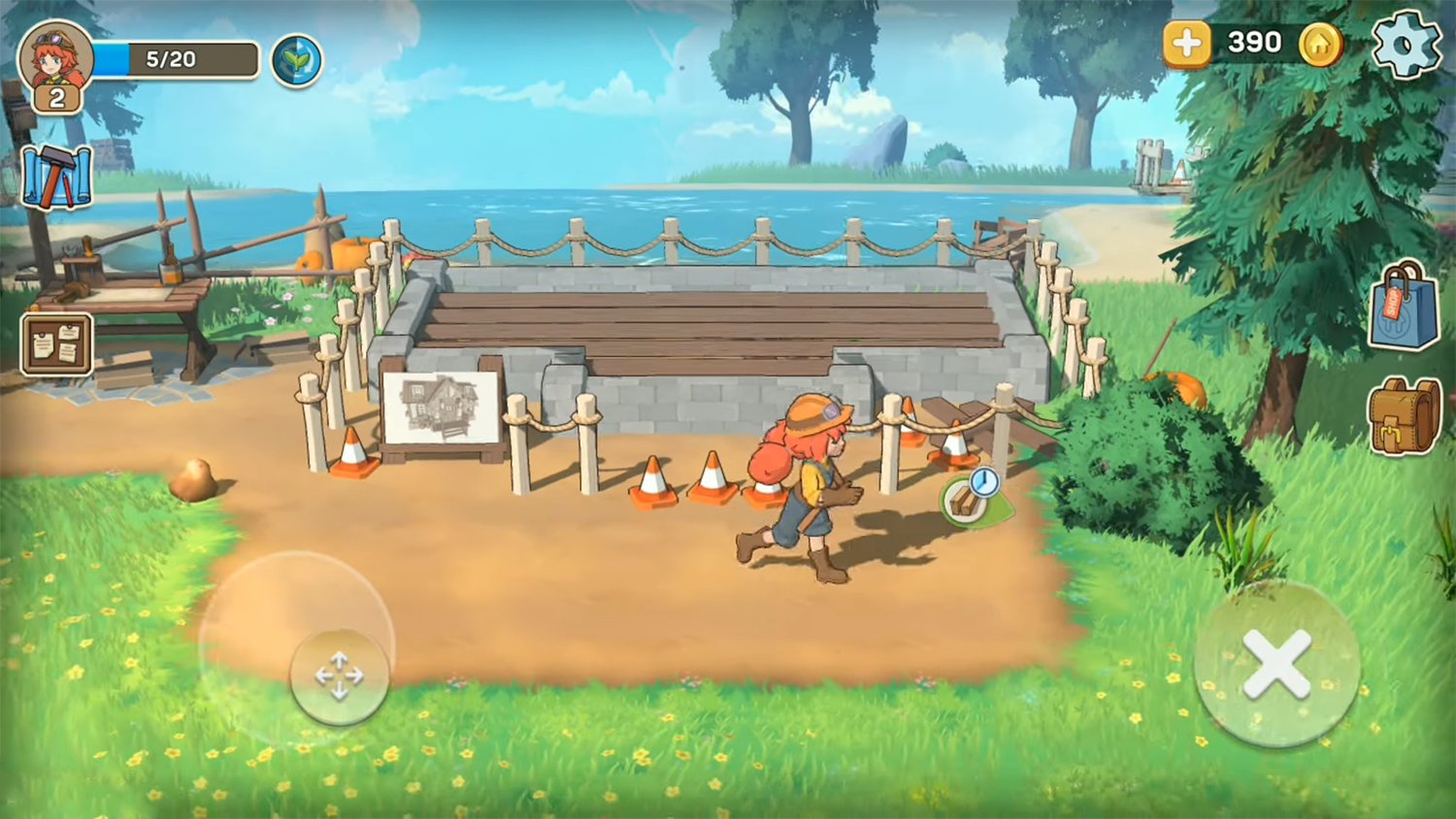The width and height of the screenshot is (1456, 819).
Task: Tap the virtual movement joystick
Action: pyautogui.click(x=338, y=674)
